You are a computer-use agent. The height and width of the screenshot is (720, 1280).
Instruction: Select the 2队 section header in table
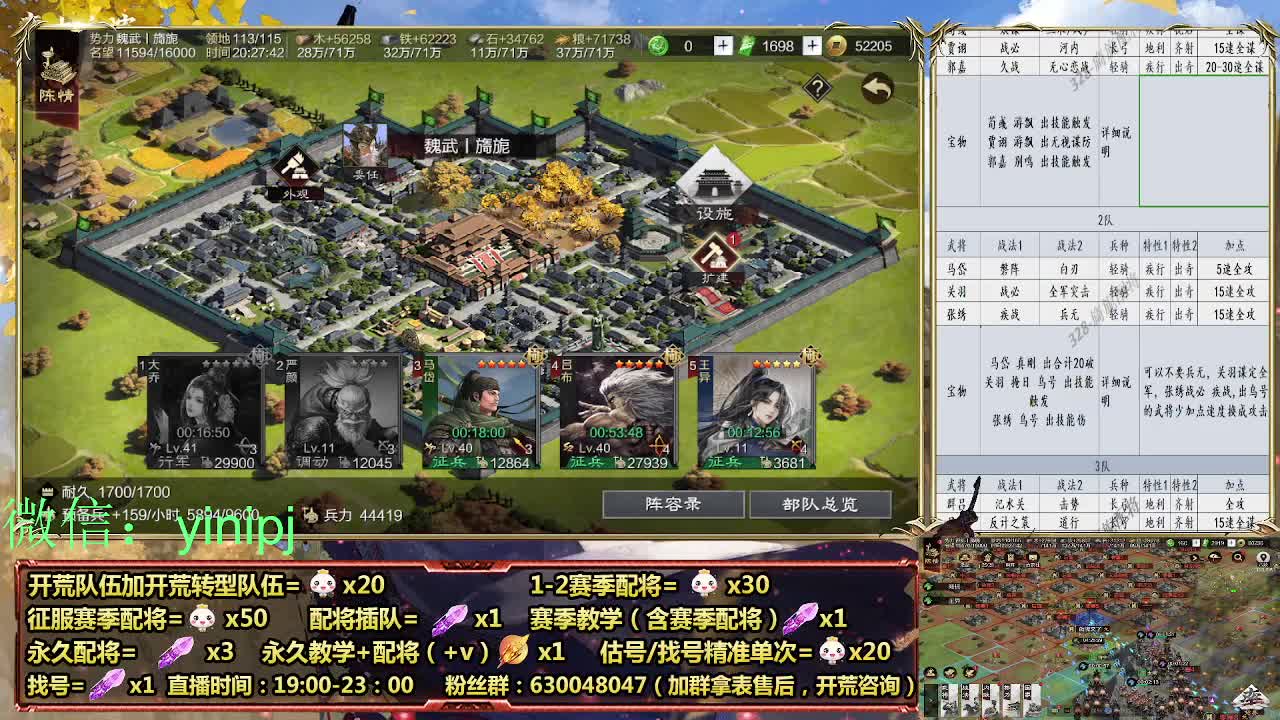click(1108, 217)
